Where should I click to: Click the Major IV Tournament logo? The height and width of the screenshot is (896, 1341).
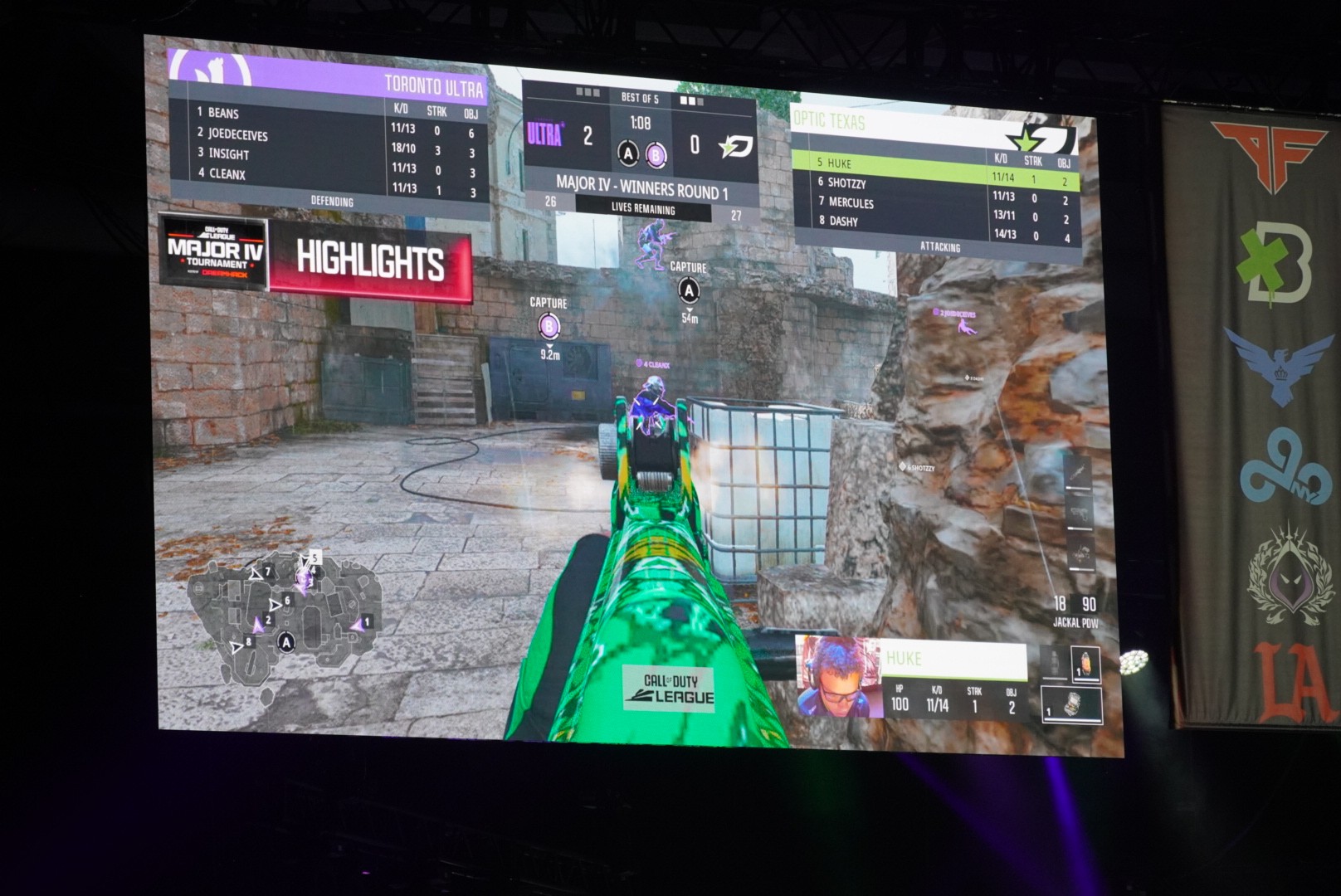[215, 251]
